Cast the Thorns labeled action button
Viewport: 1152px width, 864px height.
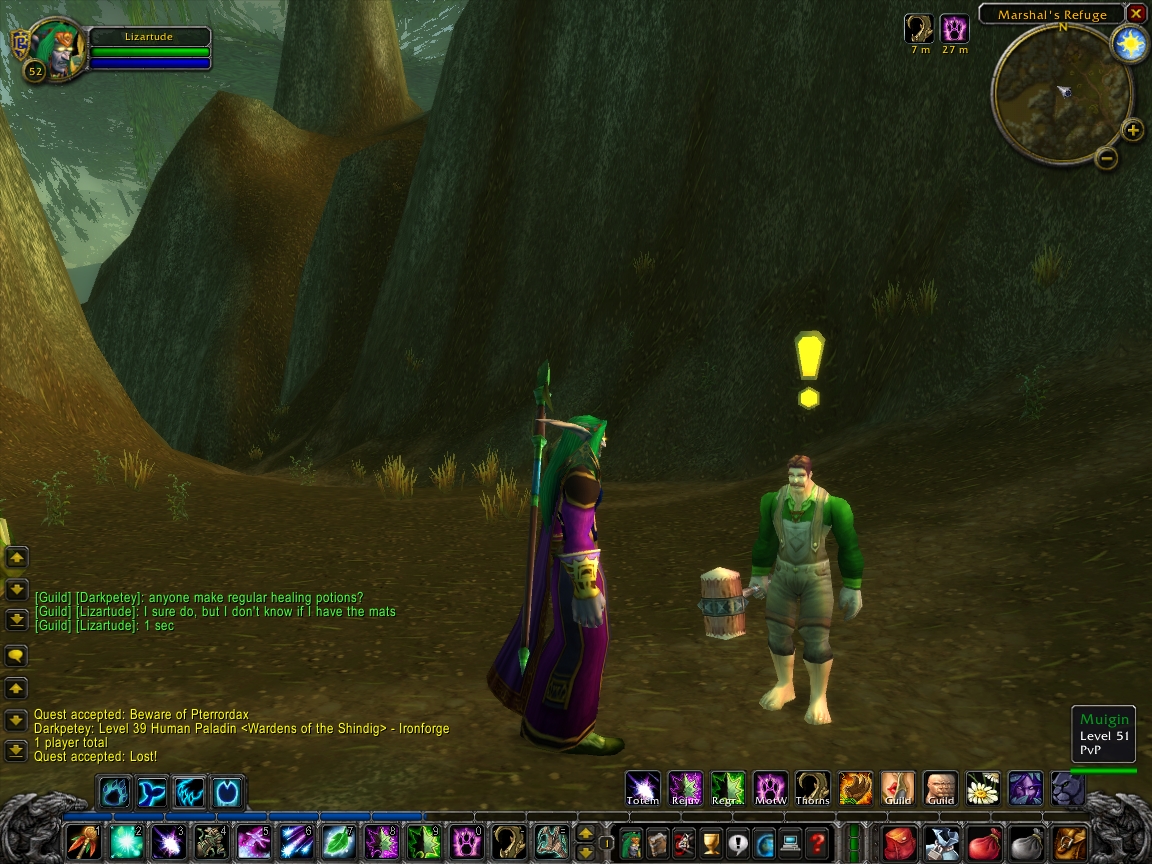point(812,788)
